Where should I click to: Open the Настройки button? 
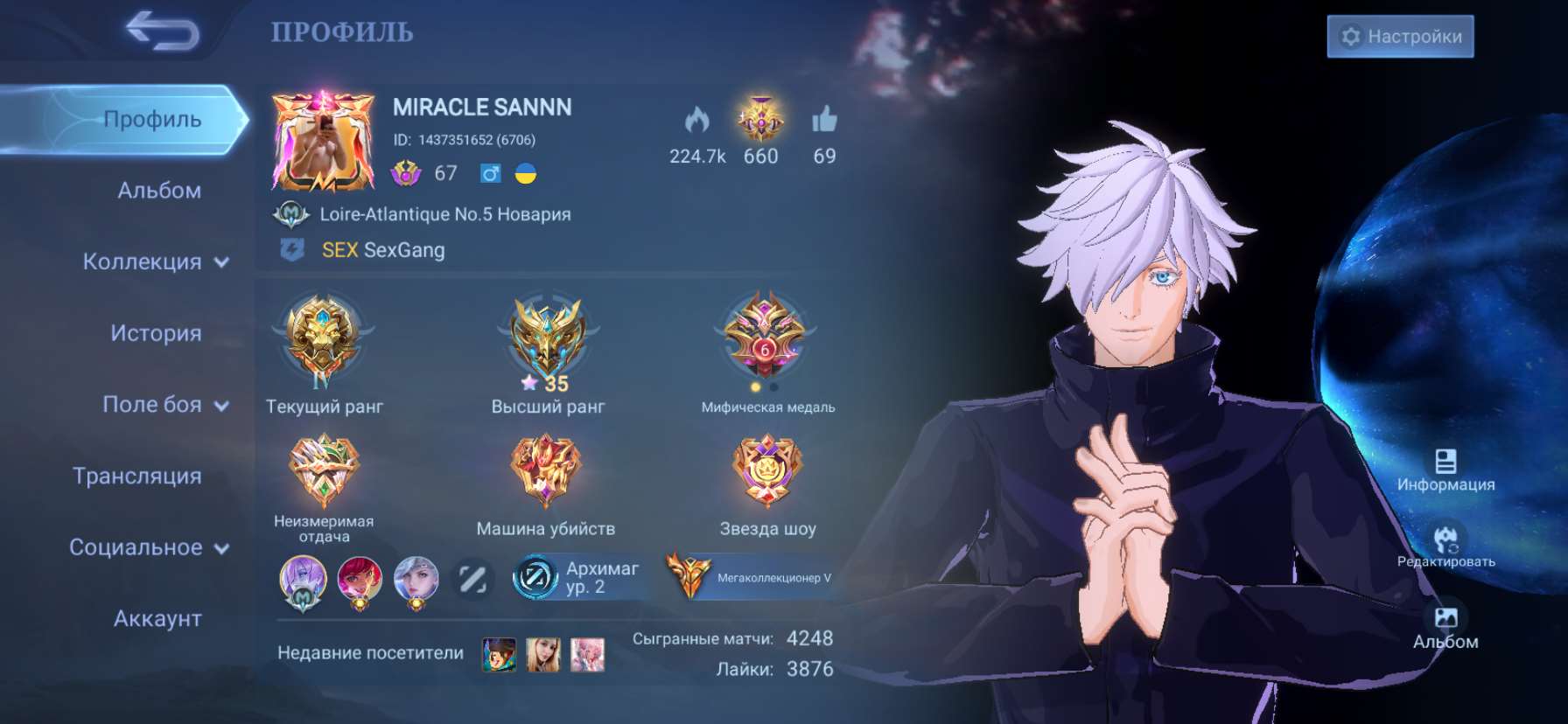(1400, 37)
